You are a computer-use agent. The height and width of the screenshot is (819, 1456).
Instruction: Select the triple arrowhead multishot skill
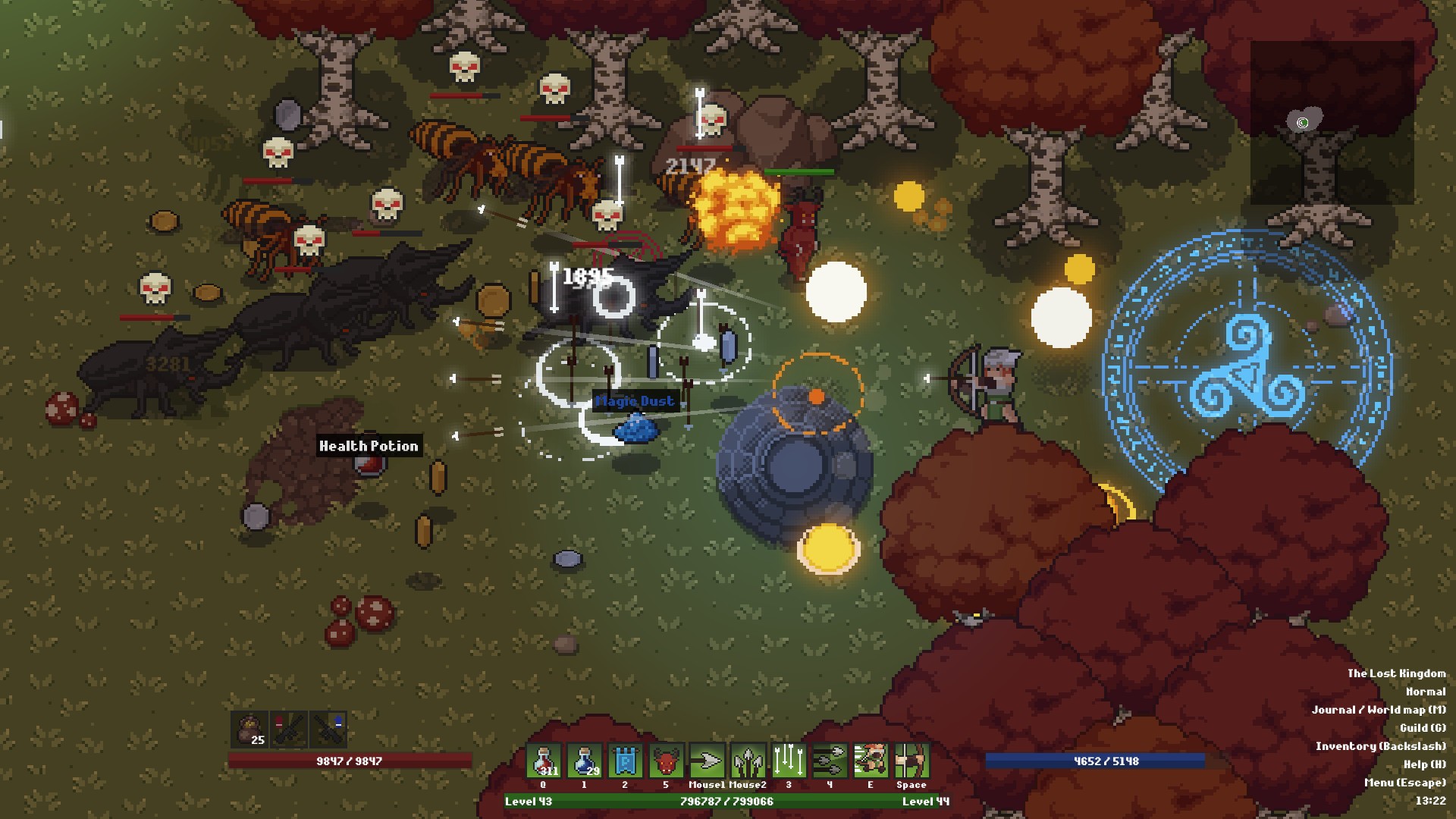pos(748,761)
